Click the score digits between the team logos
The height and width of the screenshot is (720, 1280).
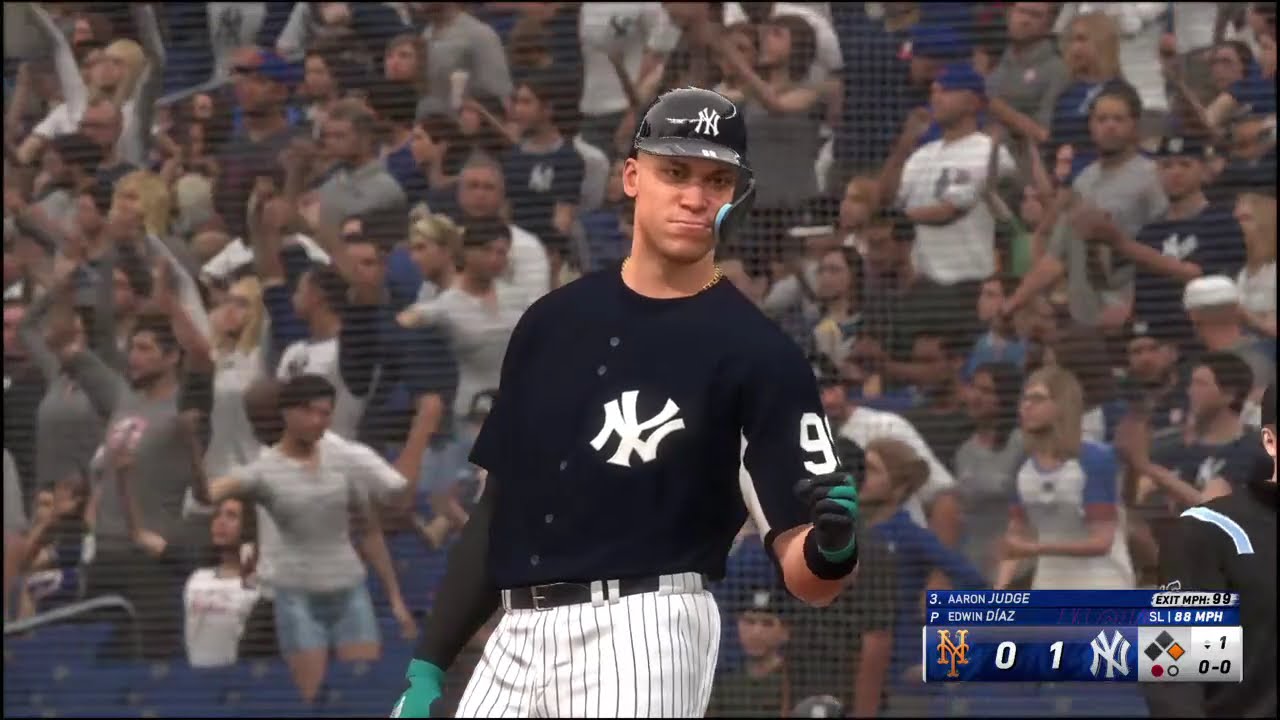coord(1029,655)
